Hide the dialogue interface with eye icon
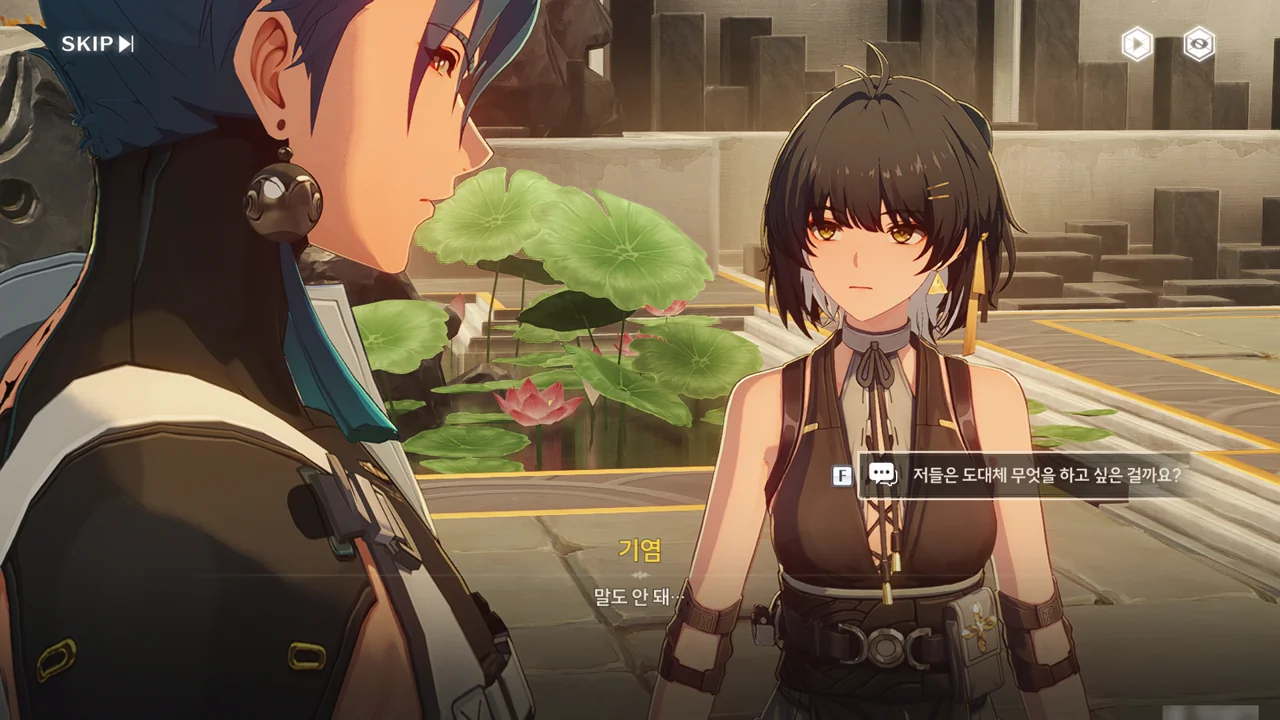Screen dimensions: 1280x720 (x=1199, y=44)
